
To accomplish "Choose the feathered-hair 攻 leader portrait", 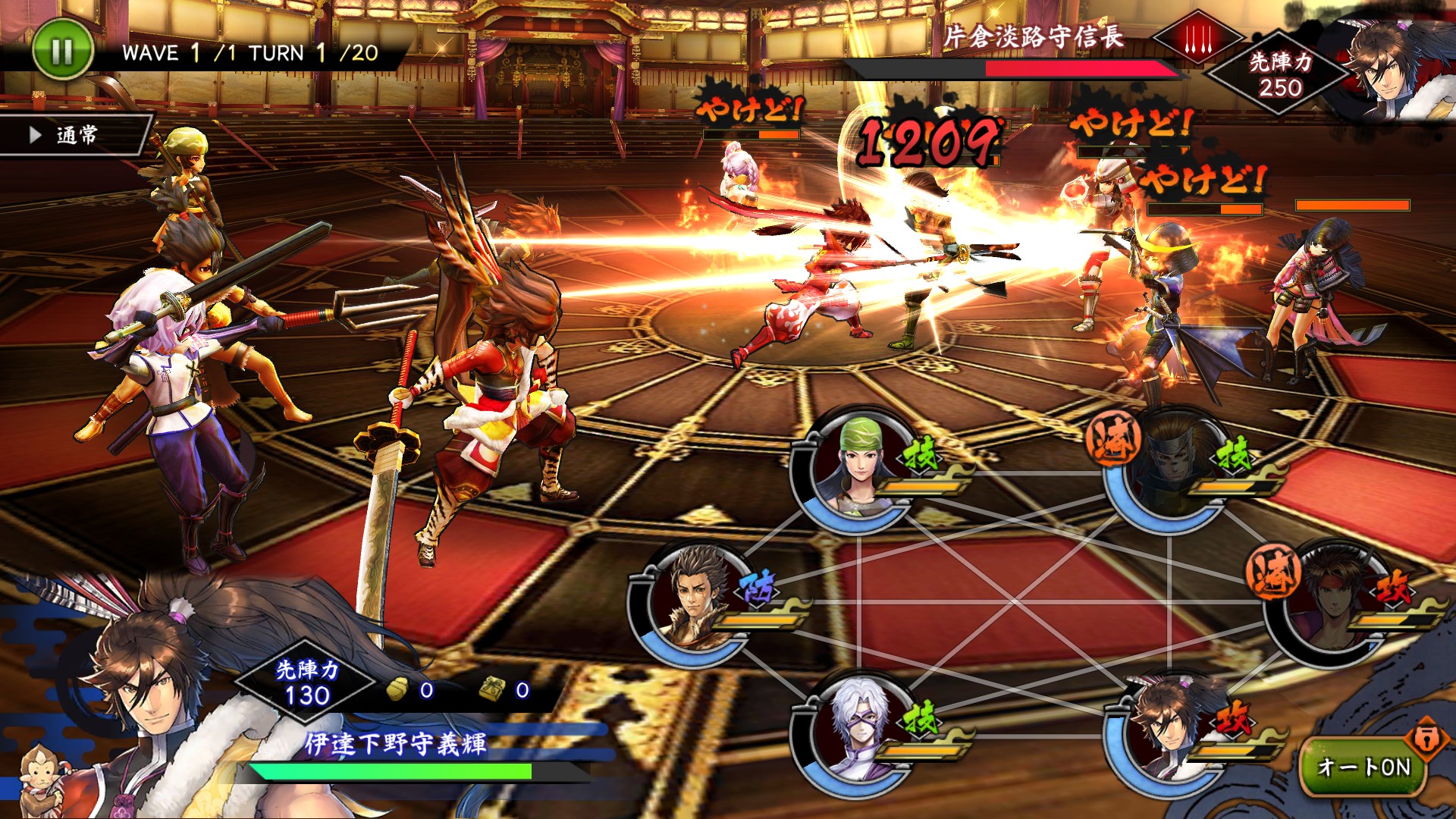I will click(x=1168, y=732).
